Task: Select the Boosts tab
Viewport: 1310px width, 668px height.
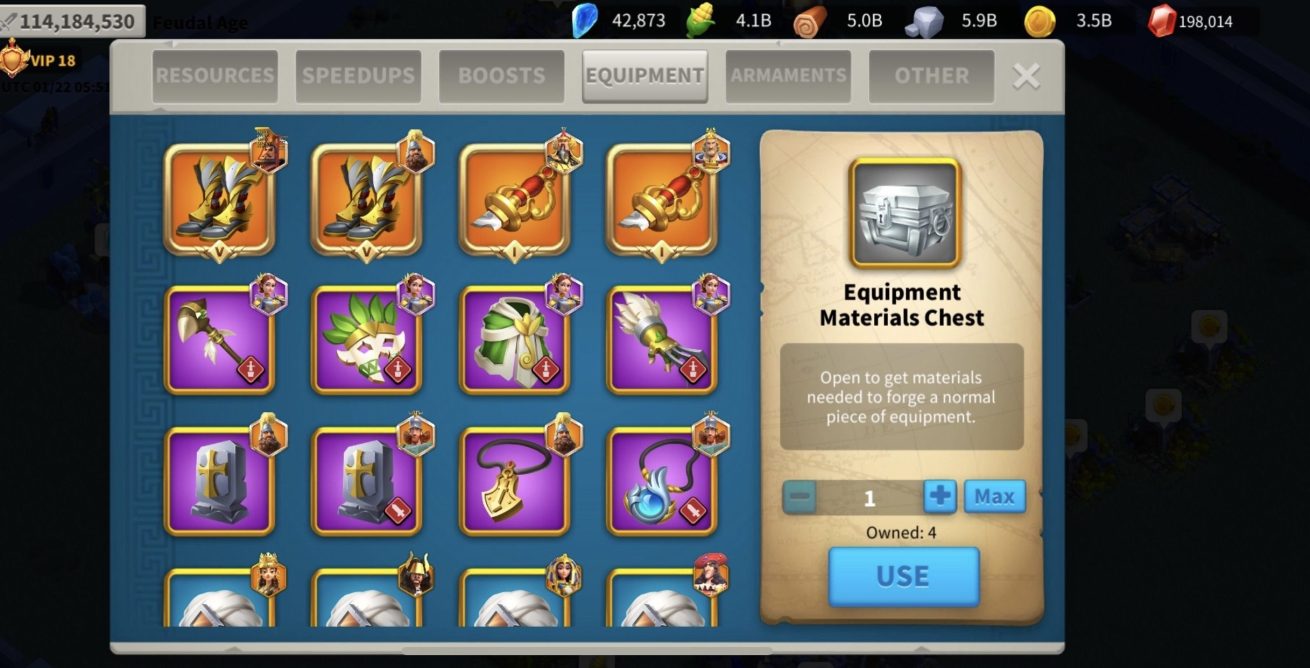Action: [501, 76]
